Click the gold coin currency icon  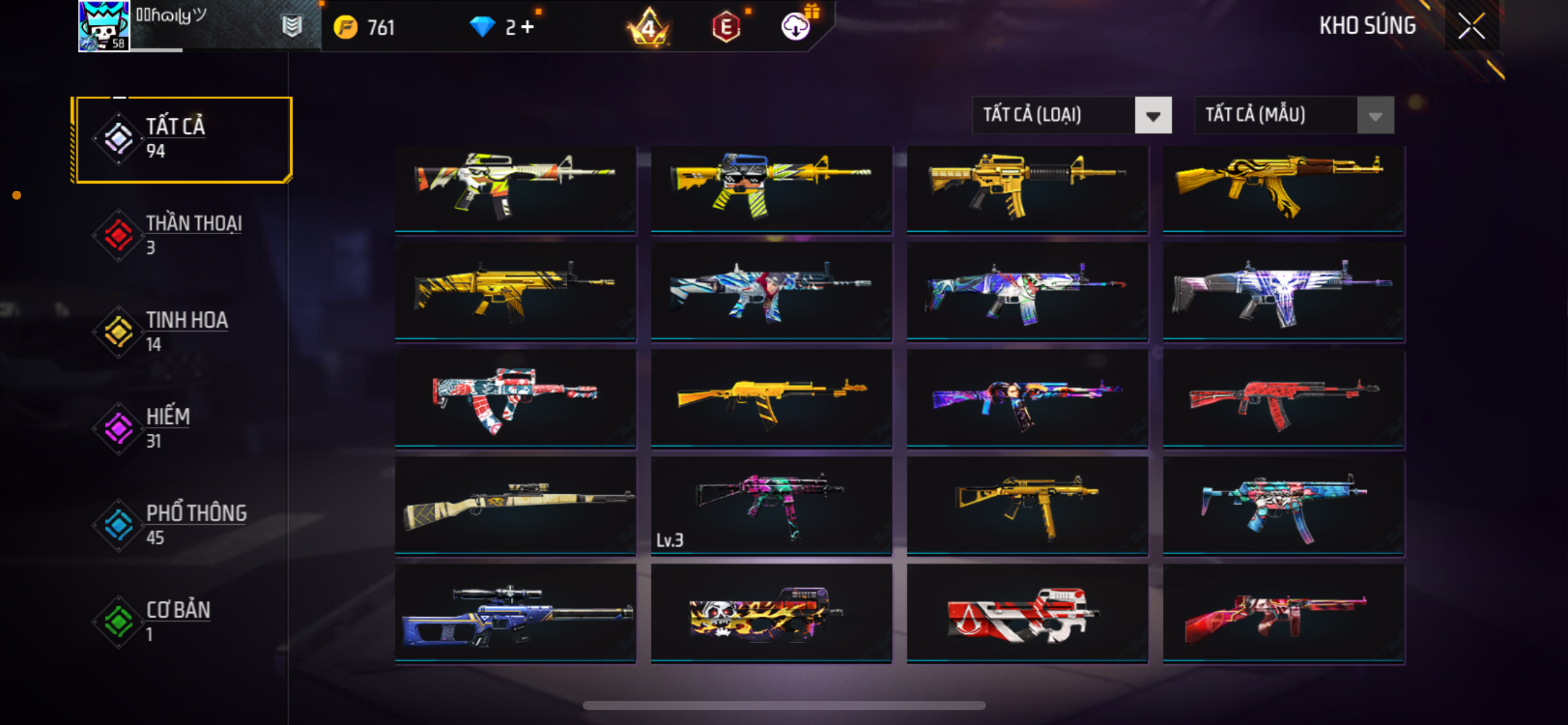coord(346,27)
